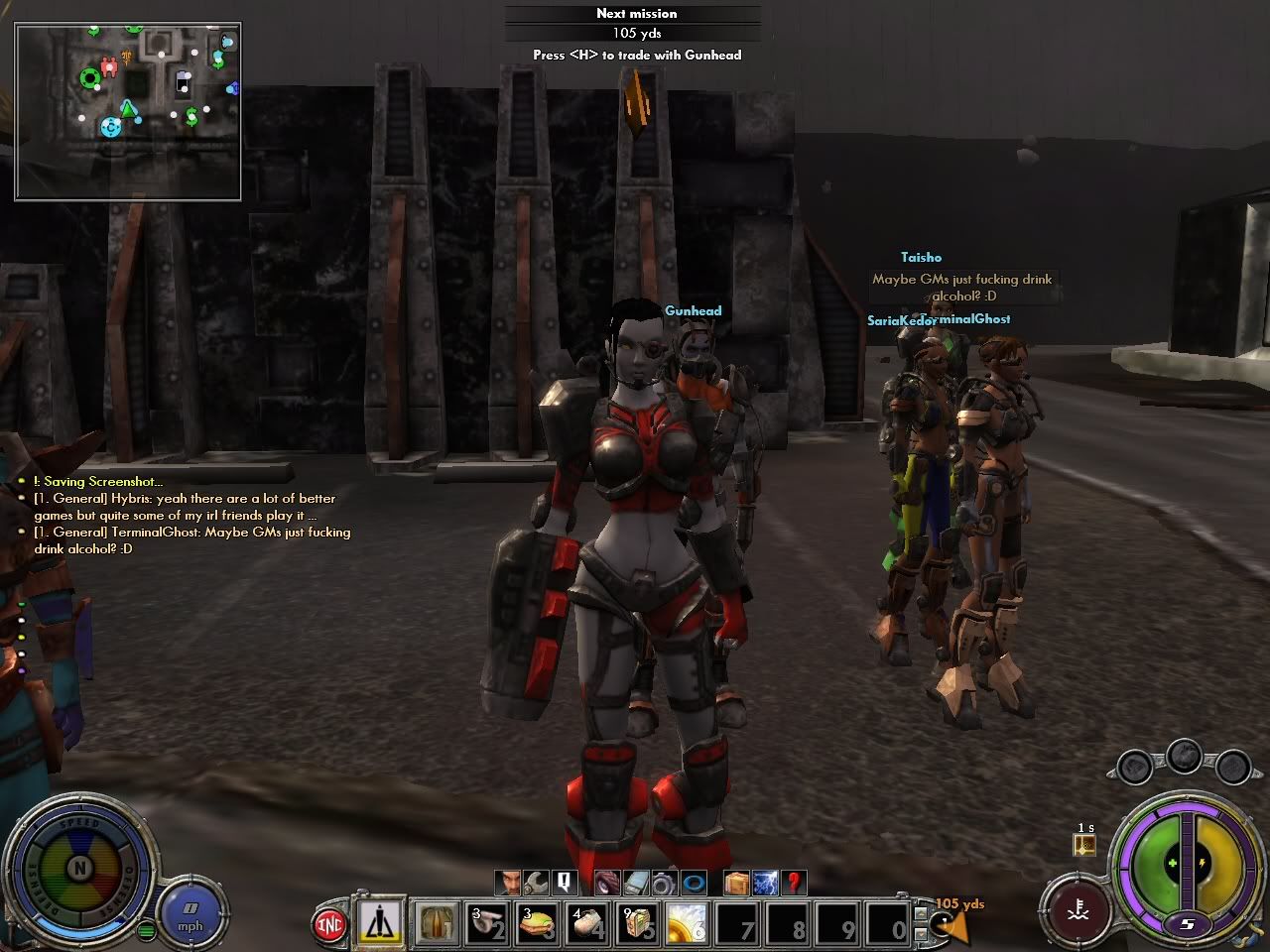Open the character portrait menu icon
Viewport: 1270px width, 952px height.
coord(509,882)
